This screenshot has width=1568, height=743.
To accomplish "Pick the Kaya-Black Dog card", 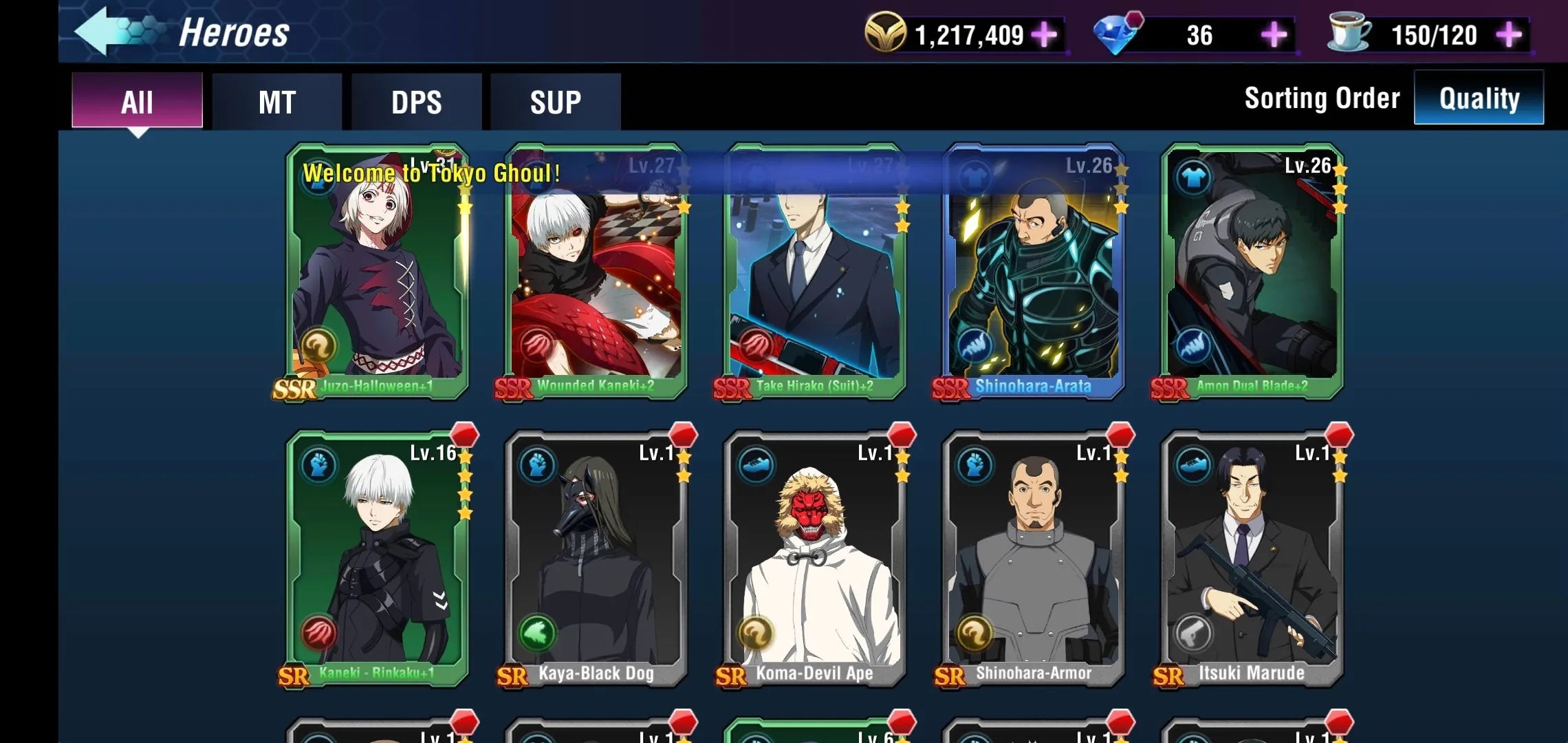I will click(596, 559).
